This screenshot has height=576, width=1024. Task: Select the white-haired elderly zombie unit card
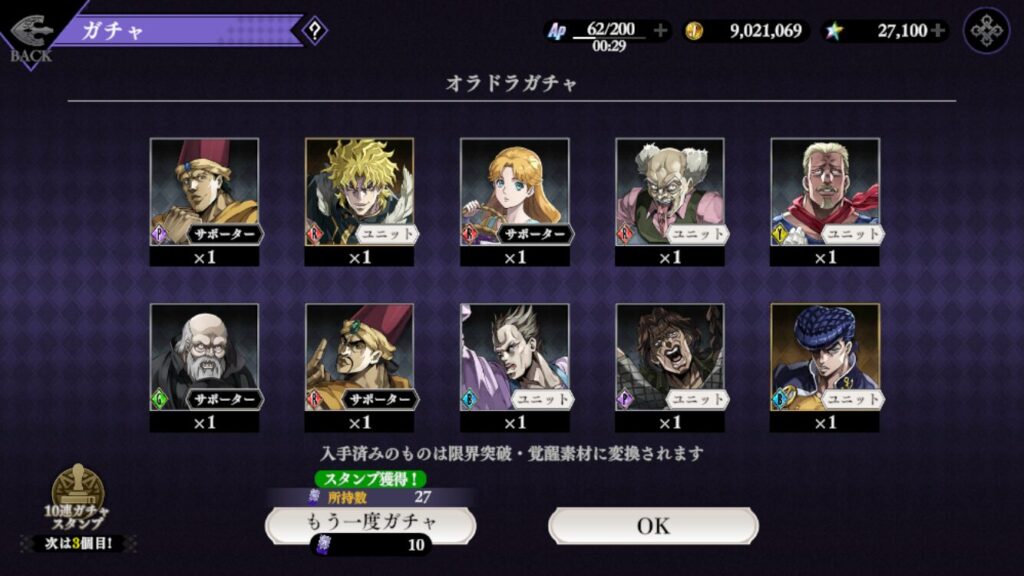pyautogui.click(x=669, y=192)
